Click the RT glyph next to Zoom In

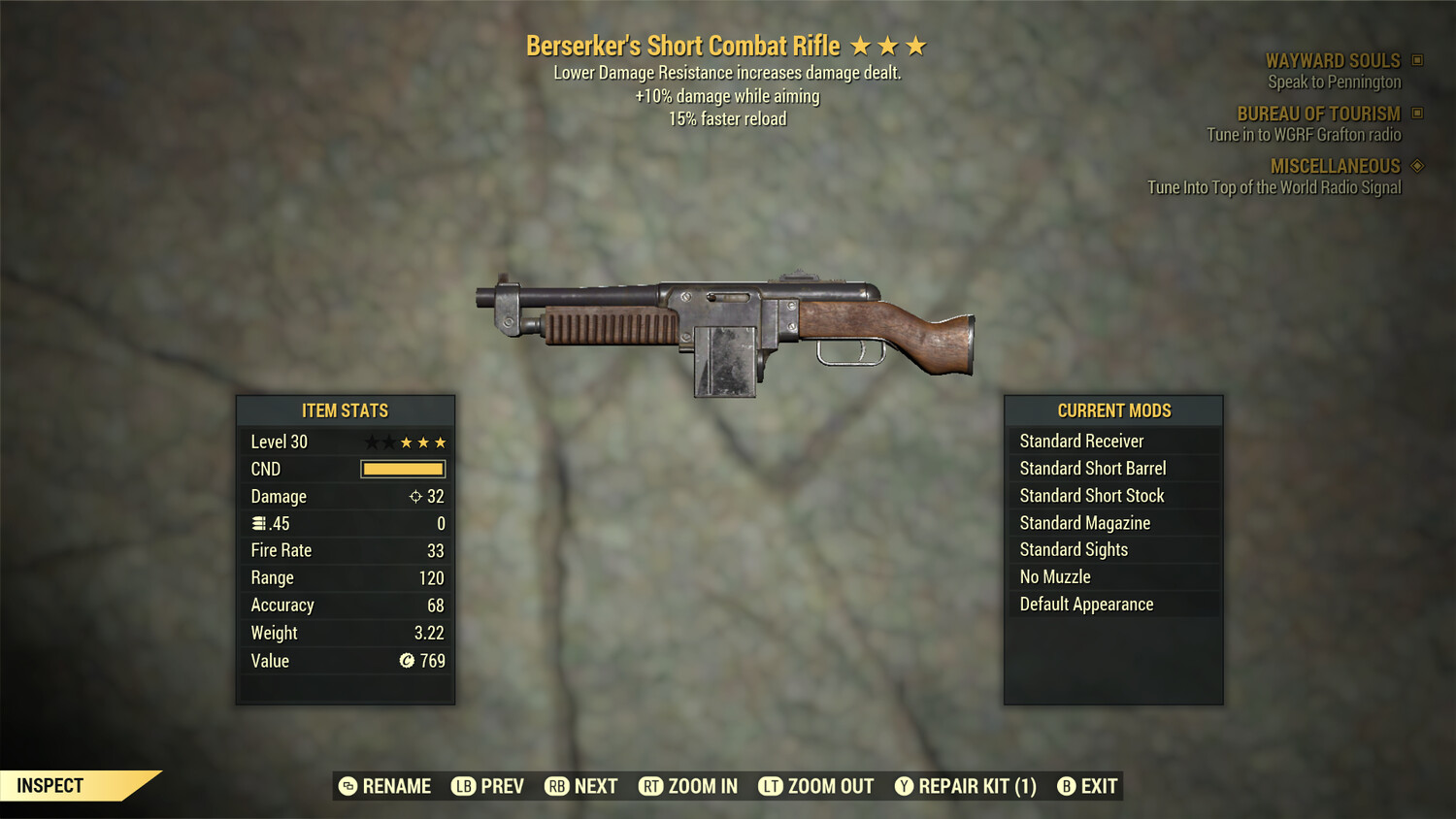[652, 786]
